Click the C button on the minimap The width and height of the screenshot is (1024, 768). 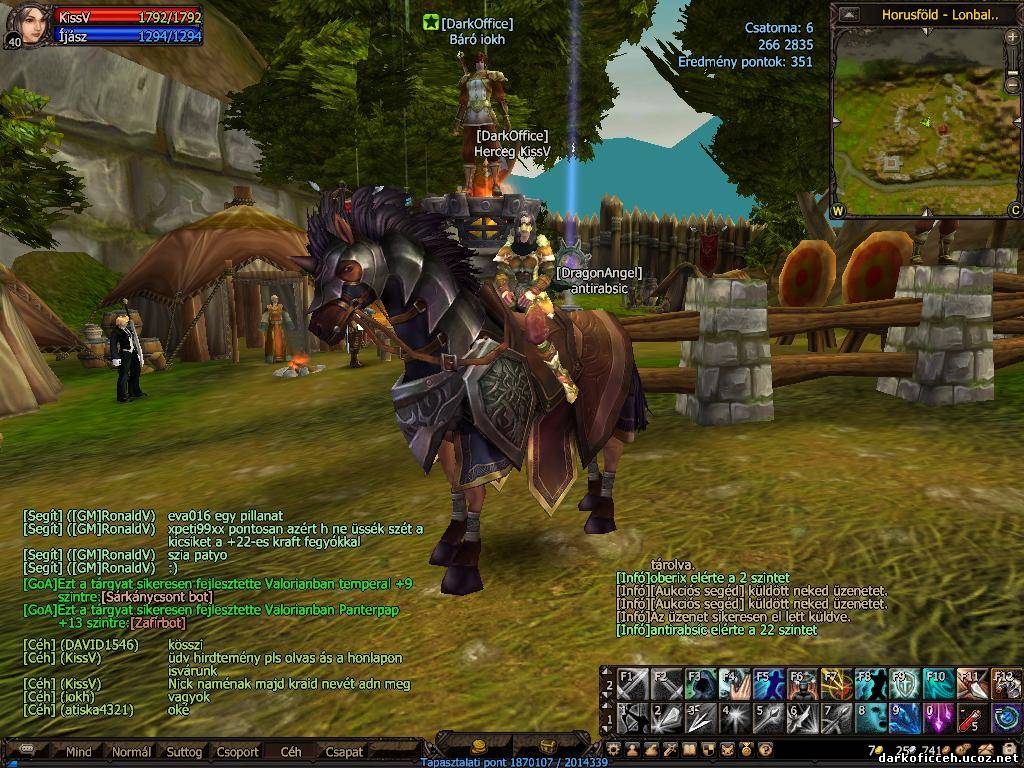[x=1014, y=210]
